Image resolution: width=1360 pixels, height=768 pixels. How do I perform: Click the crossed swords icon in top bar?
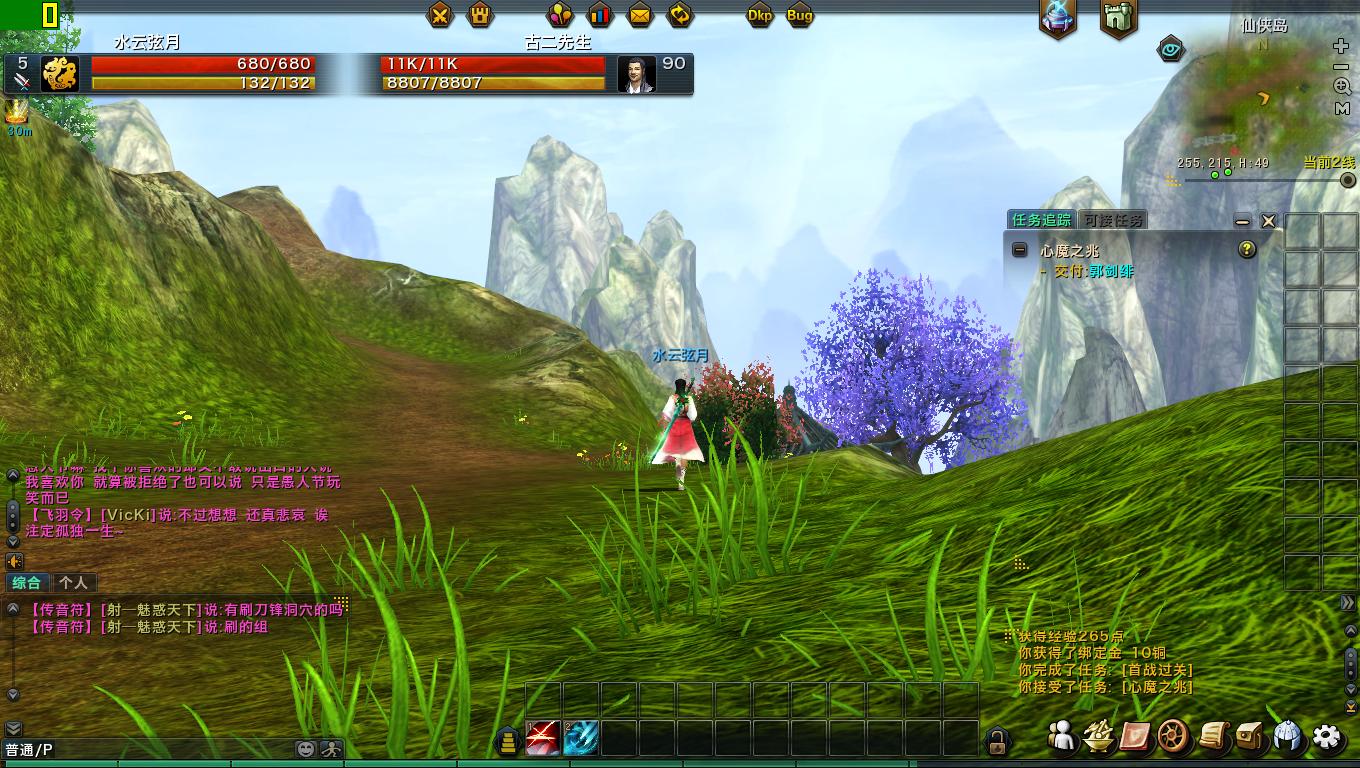[440, 15]
